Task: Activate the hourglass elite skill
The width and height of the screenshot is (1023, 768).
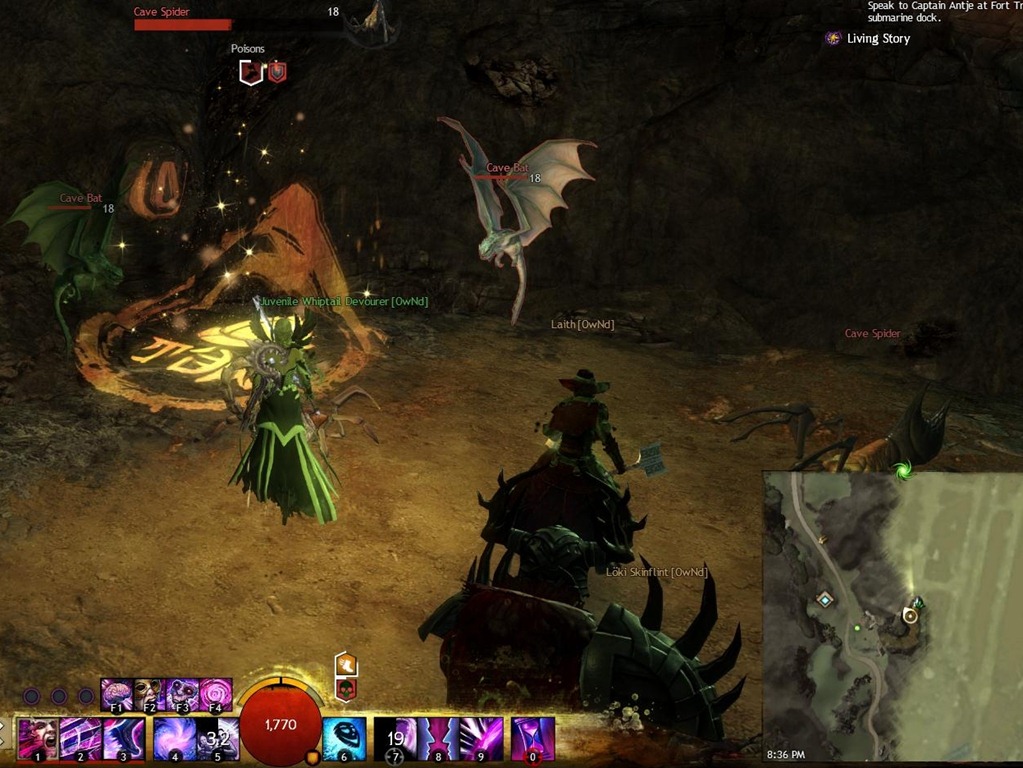Action: point(533,739)
